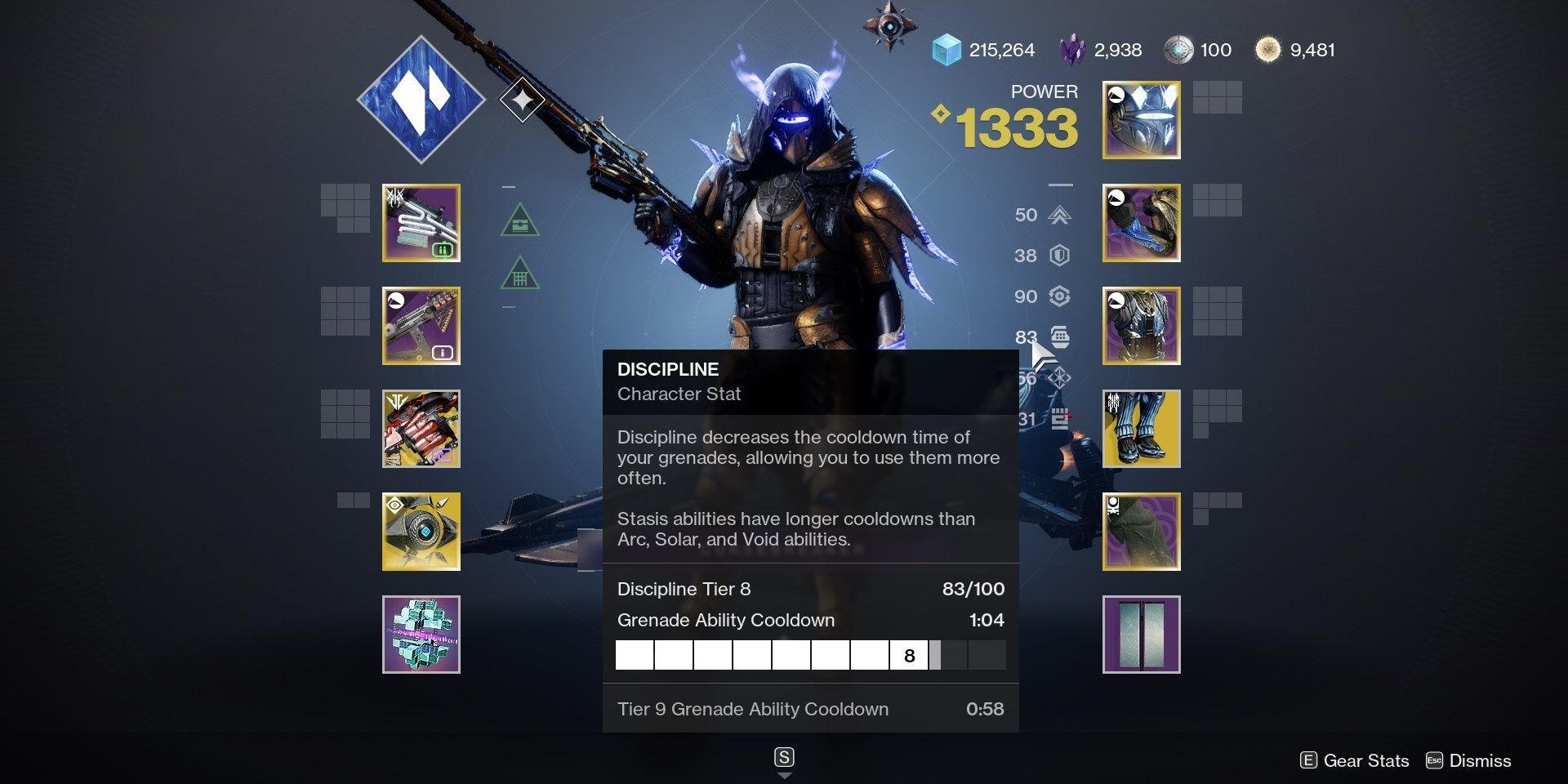
Task: Select the equipped kinetic submachine gun
Action: tap(421, 223)
